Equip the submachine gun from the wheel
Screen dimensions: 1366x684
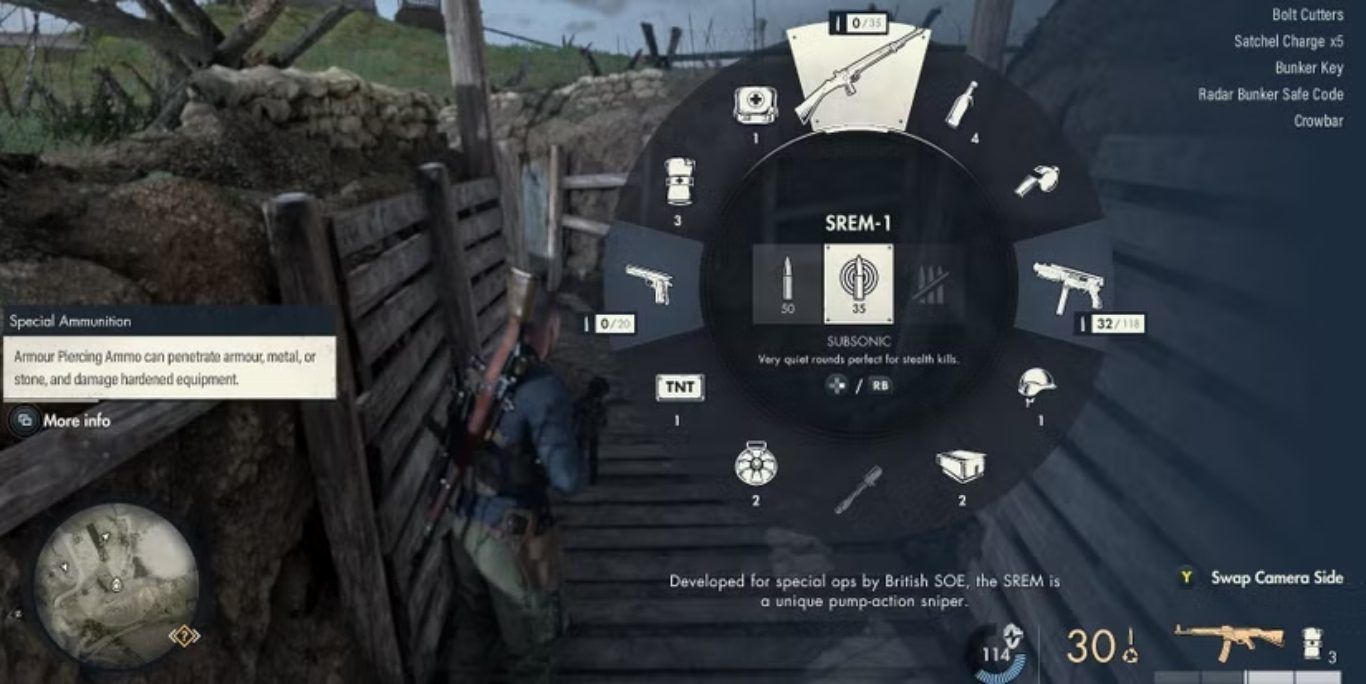click(x=1068, y=284)
